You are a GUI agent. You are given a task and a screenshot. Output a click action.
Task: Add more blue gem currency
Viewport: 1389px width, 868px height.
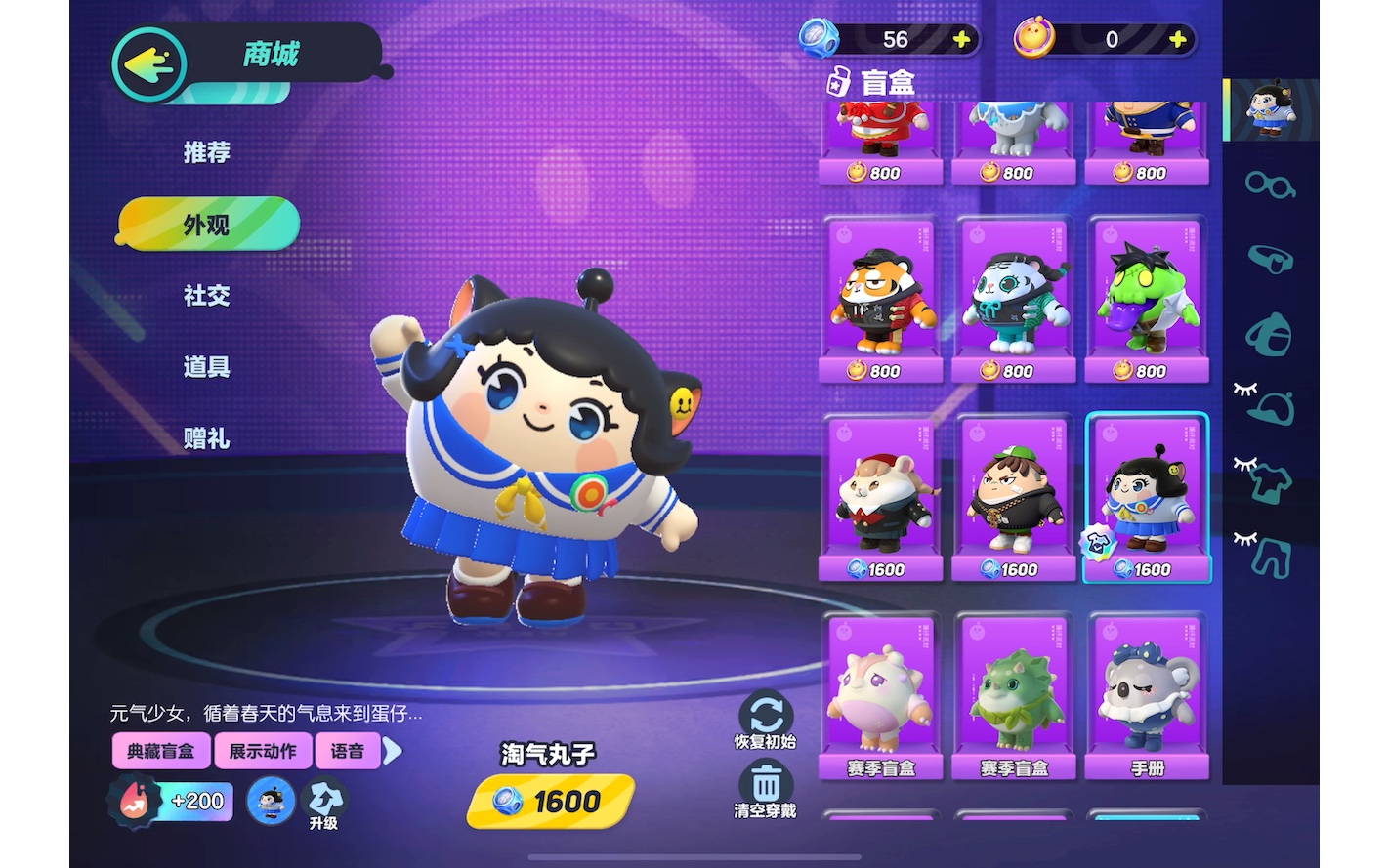pos(961,39)
